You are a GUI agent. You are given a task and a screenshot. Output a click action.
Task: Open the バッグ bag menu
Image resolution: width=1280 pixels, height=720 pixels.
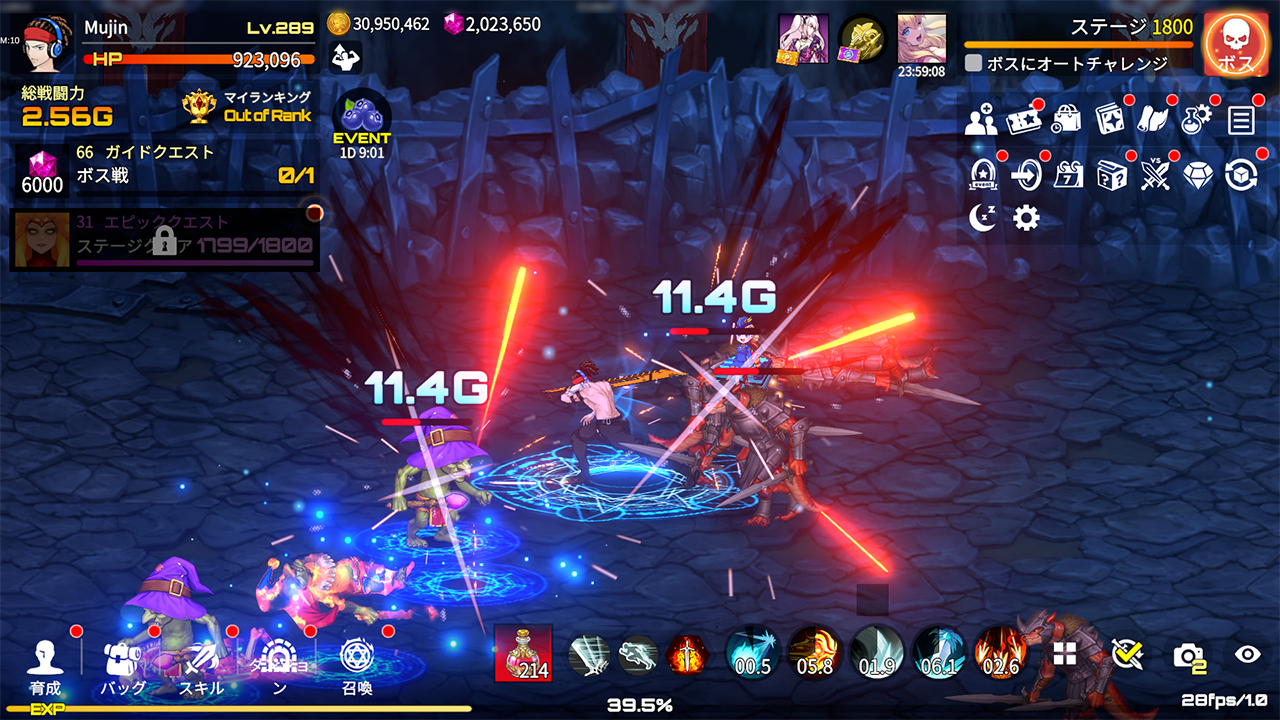click(x=123, y=666)
